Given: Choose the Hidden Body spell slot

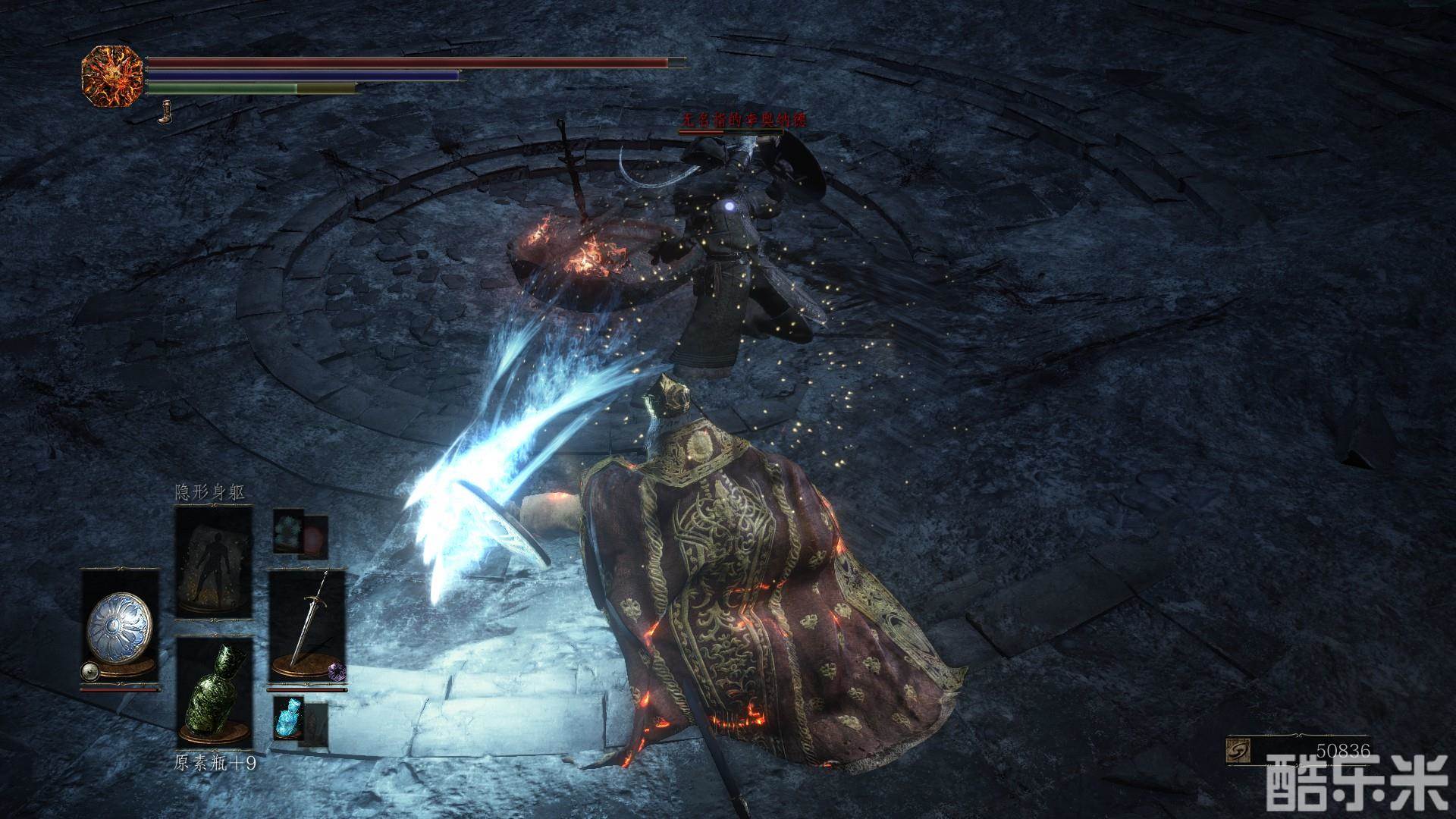Looking at the screenshot, I should 213,562.
